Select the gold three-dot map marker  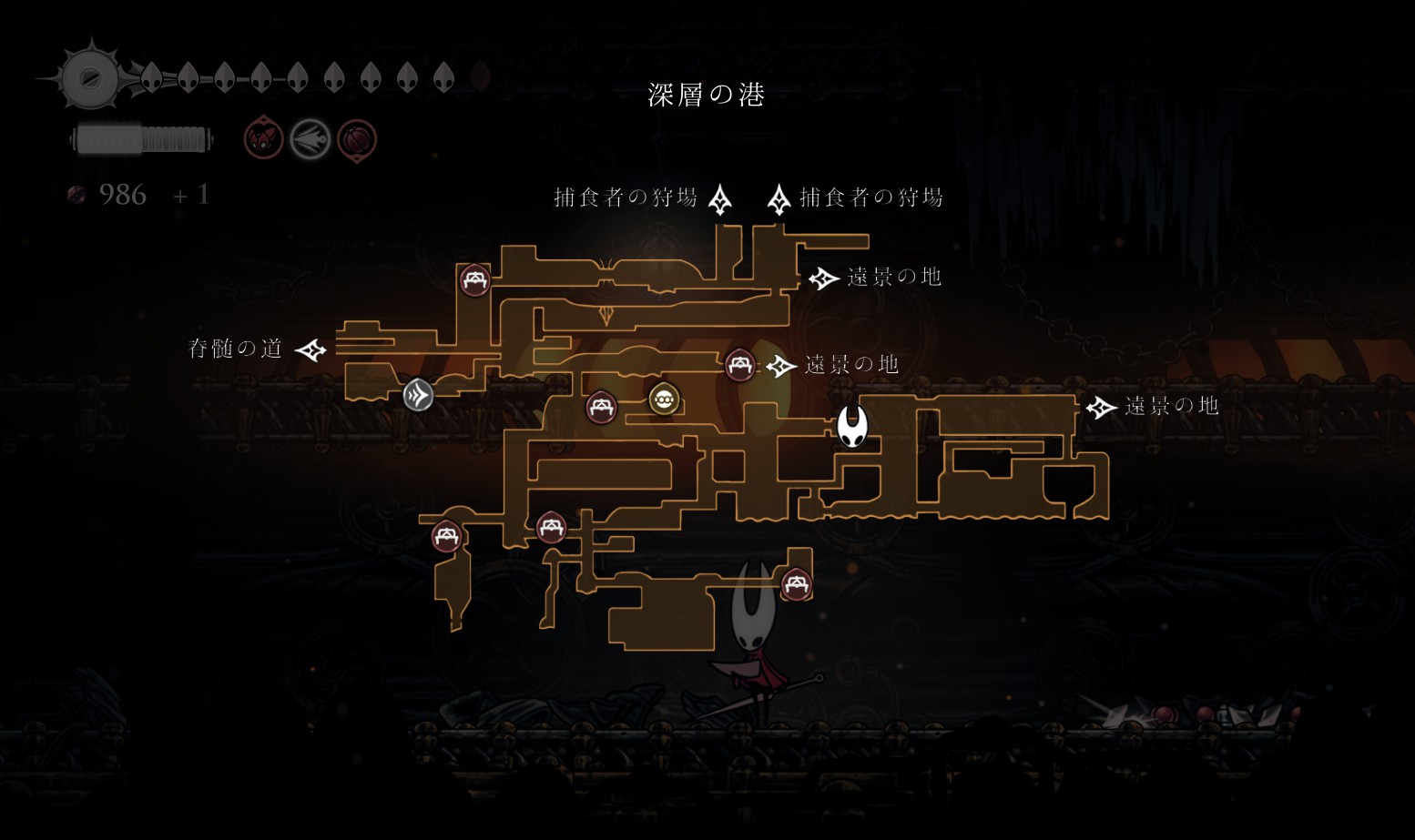(664, 399)
